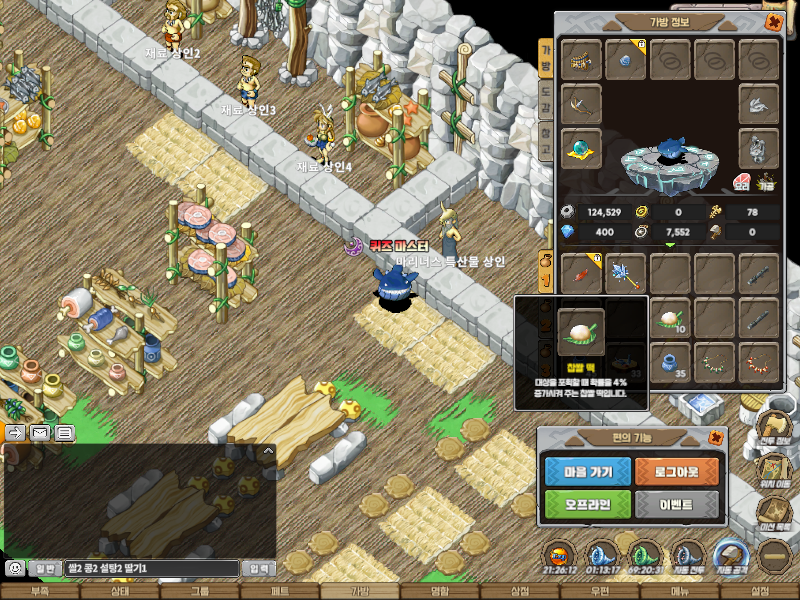Screen dimensions: 800x600
Task: Select the blue orb equipment slot
Action: pos(581,147)
